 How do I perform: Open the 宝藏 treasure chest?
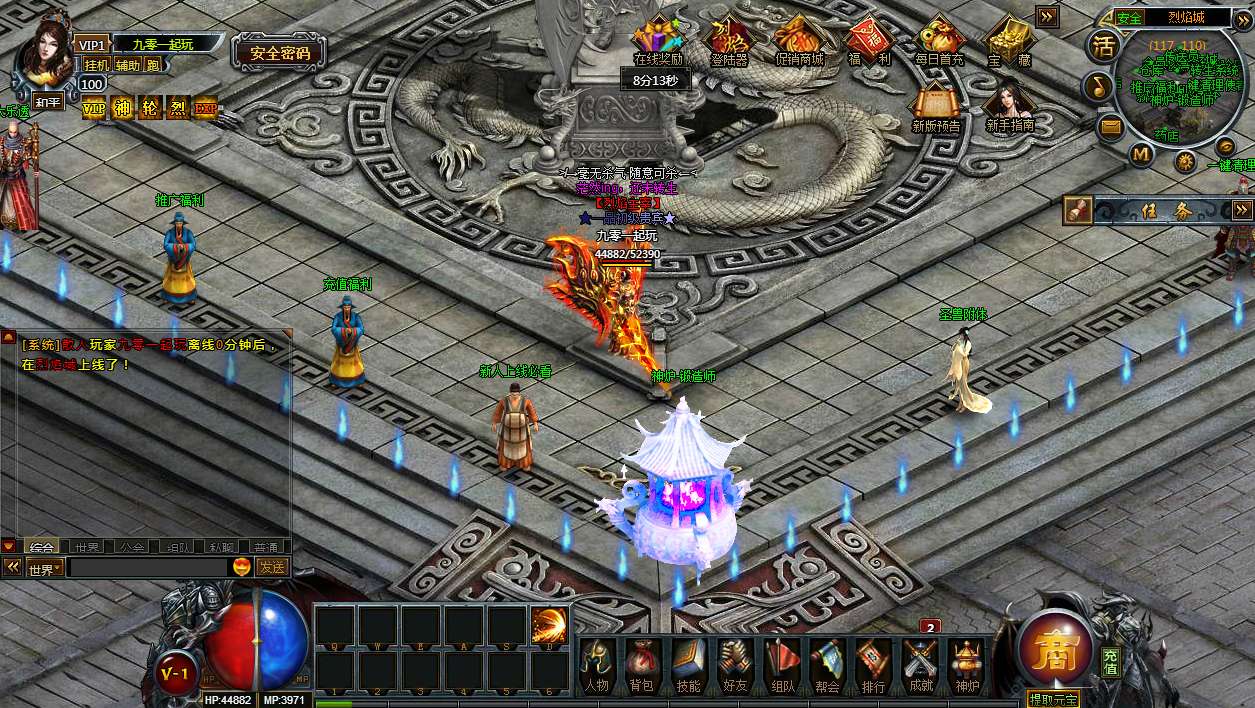point(1008,42)
